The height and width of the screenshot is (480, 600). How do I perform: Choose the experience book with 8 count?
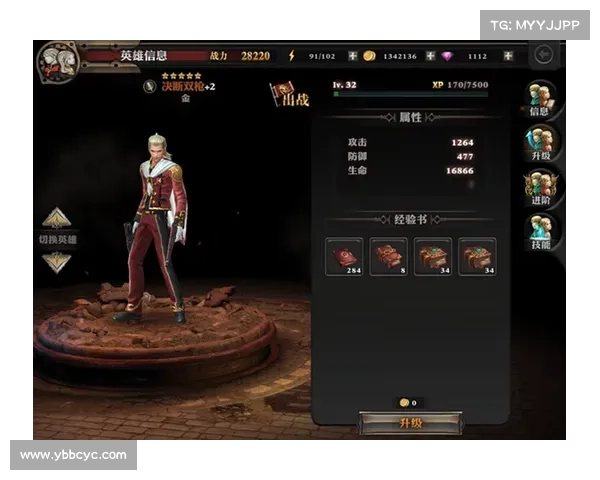pos(388,257)
